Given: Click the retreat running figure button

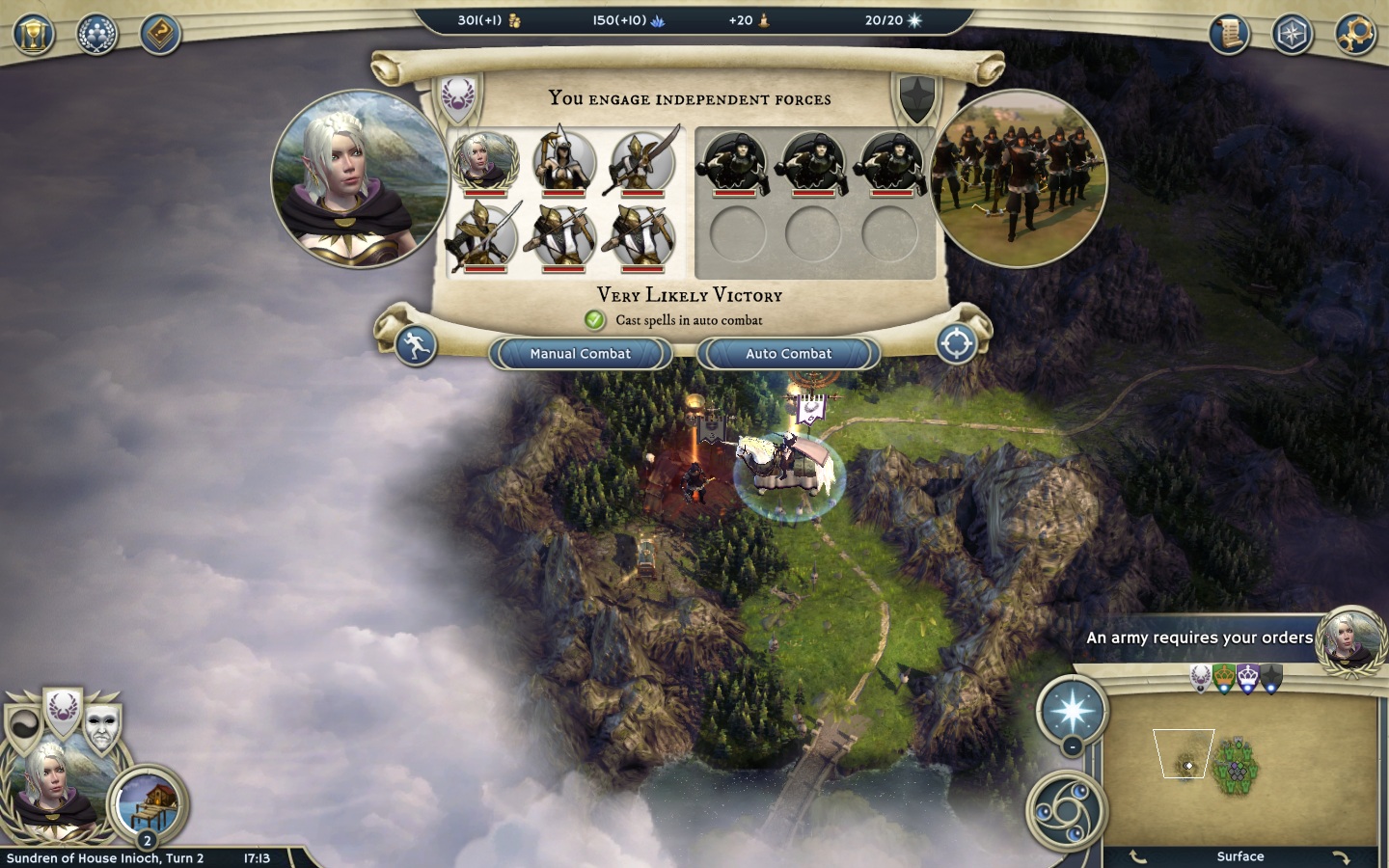Looking at the screenshot, I should 416,345.
